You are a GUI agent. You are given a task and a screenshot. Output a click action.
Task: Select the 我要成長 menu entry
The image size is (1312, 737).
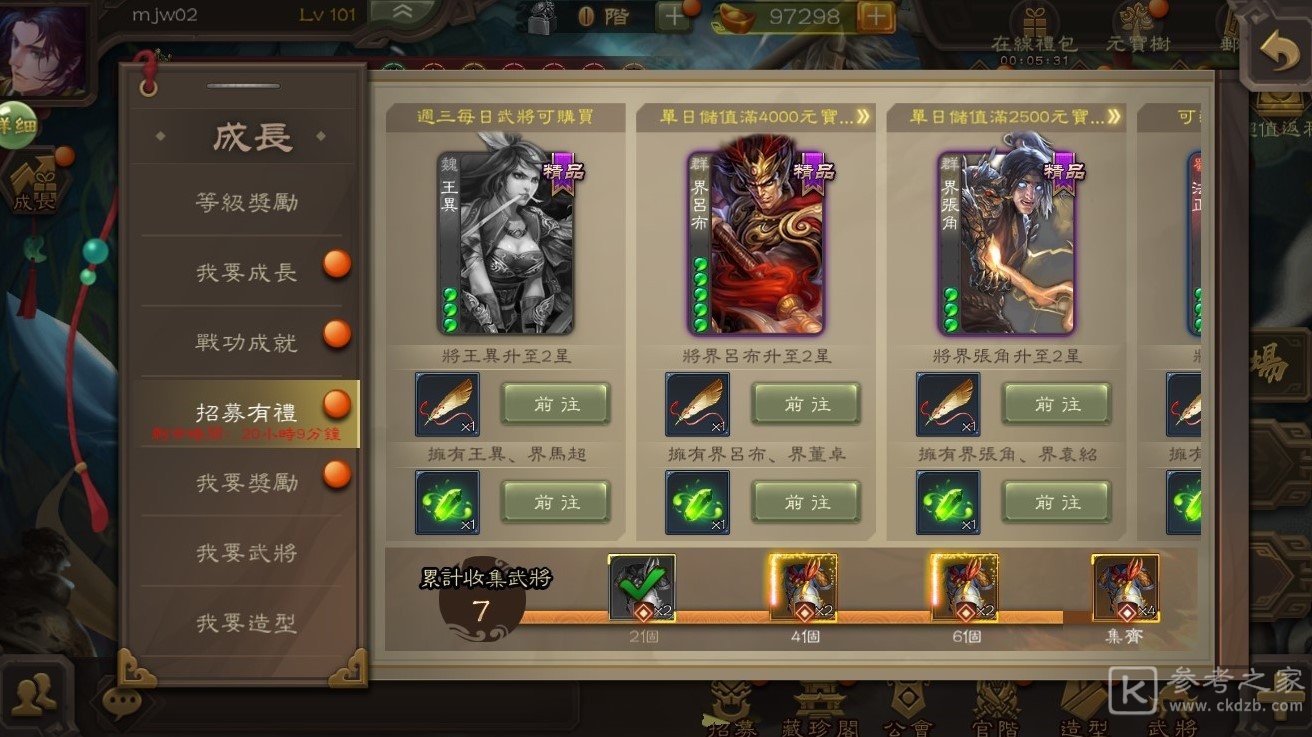click(x=246, y=273)
